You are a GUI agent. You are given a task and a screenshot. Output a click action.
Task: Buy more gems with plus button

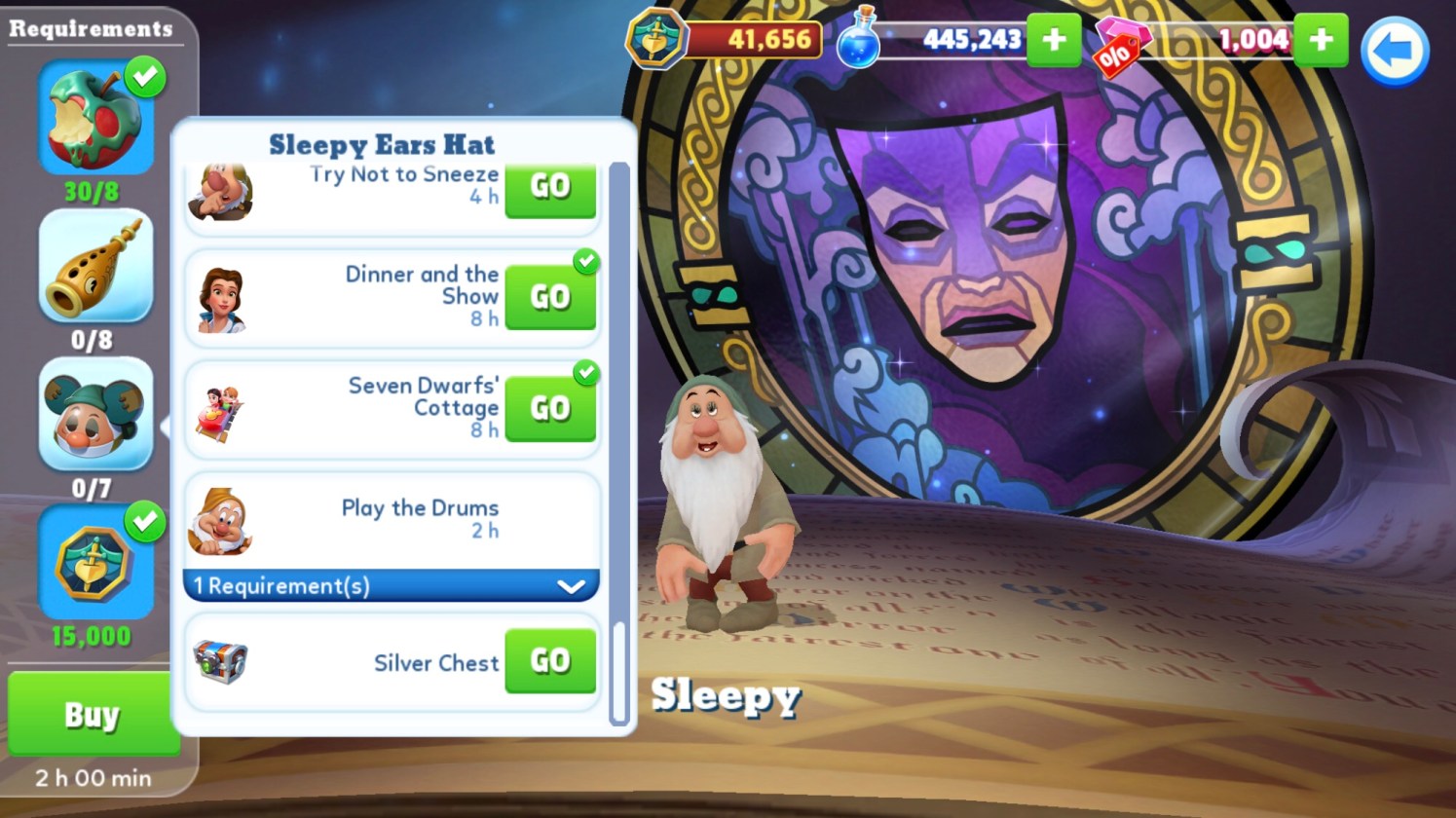pyautogui.click(x=1322, y=40)
